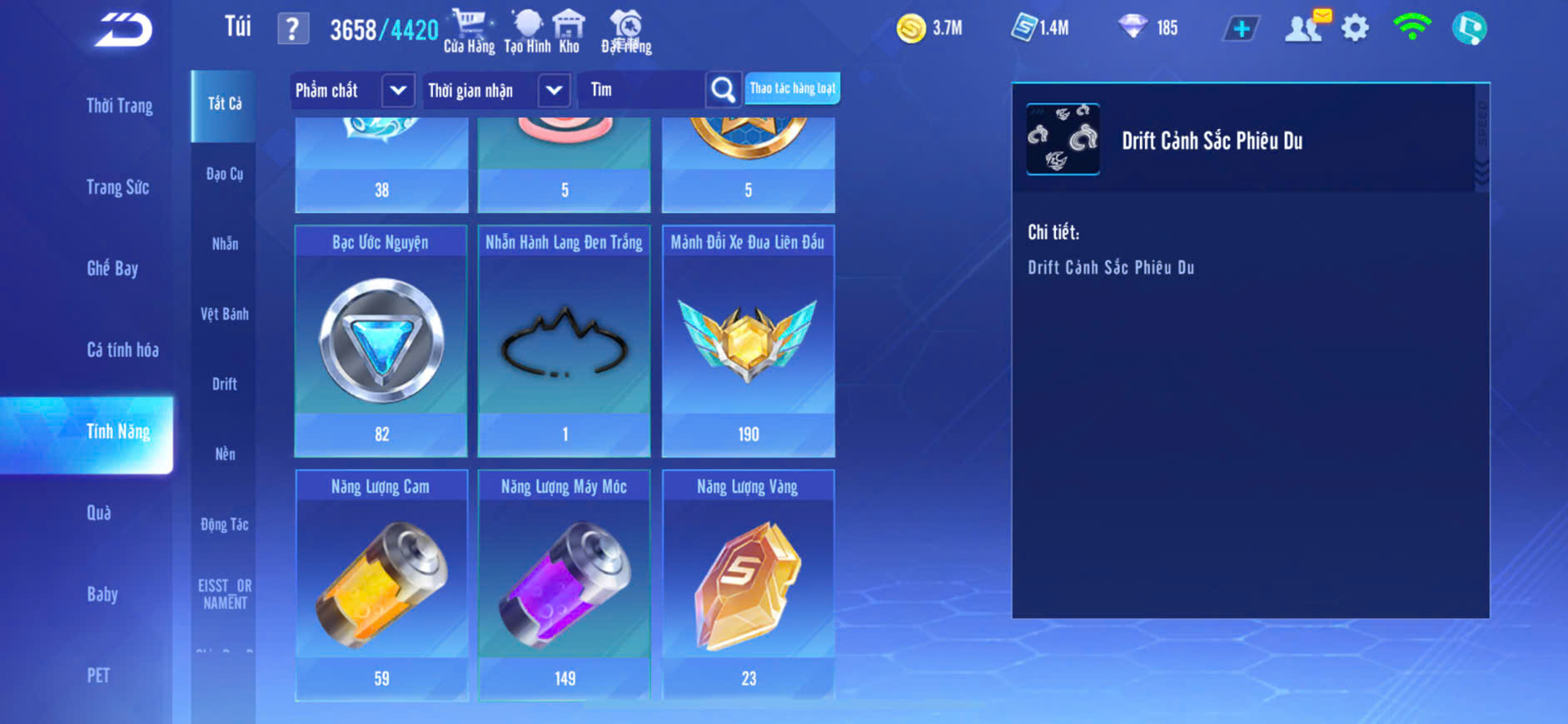Select the Bạc Ước Nguyện item
Image resolution: width=1568 pixels, height=724 pixels.
tap(381, 341)
